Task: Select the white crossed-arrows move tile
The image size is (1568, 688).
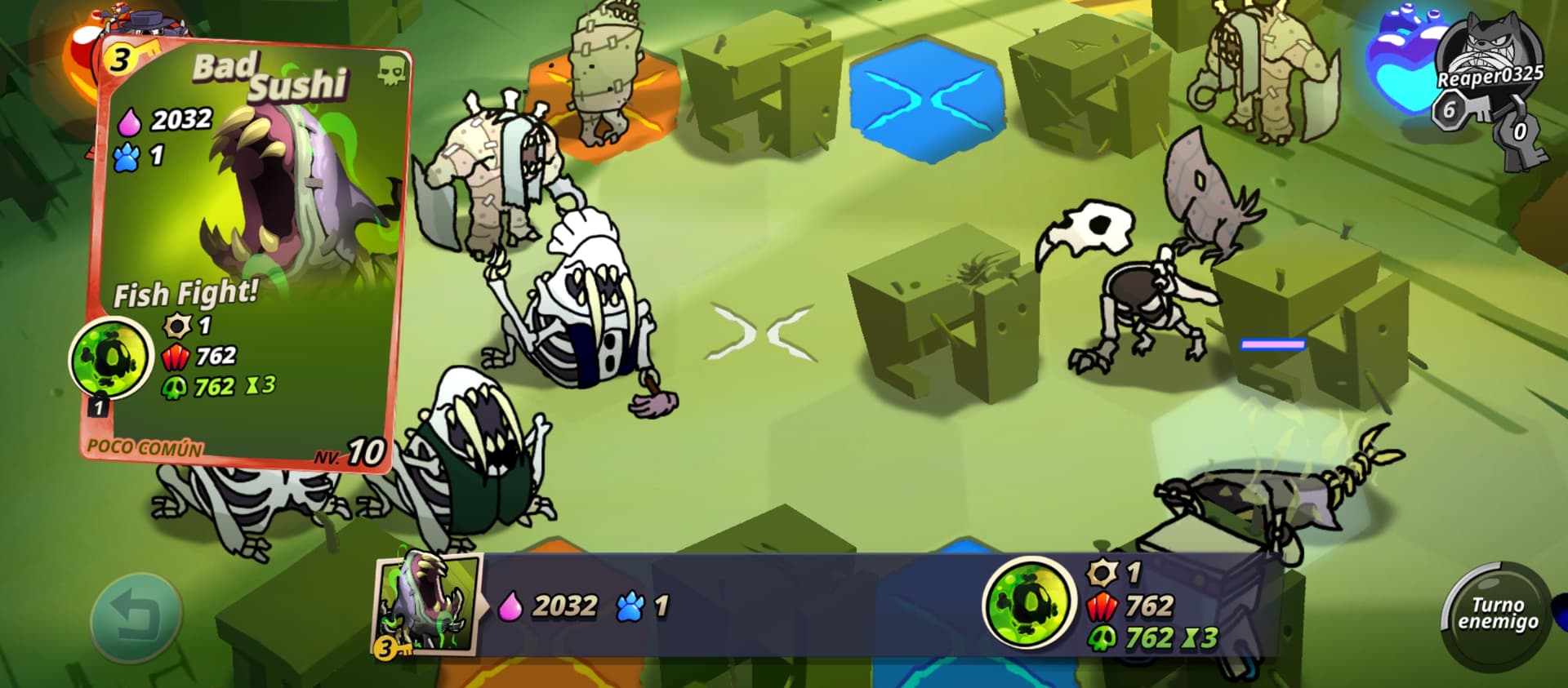Action: [x=763, y=332]
